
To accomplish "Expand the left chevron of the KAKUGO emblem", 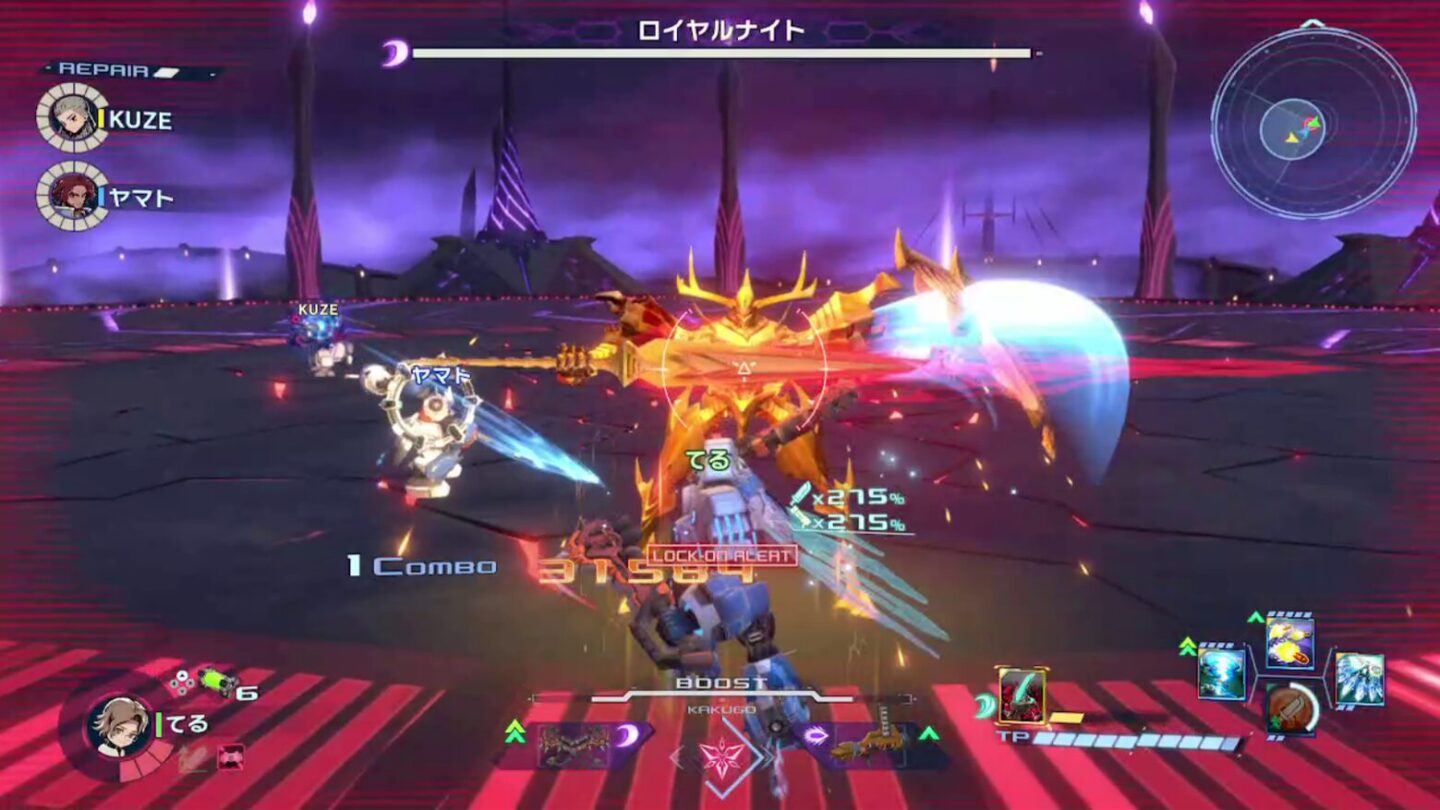I will pyautogui.click(x=675, y=757).
